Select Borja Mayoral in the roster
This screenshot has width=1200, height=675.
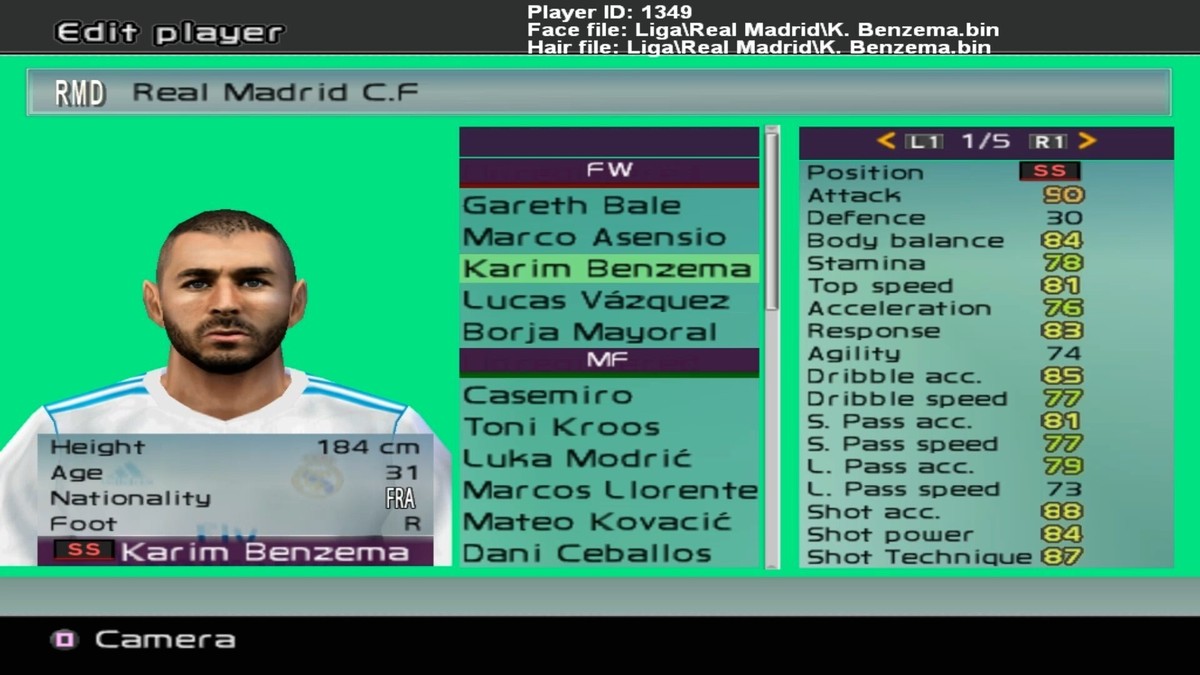pos(590,332)
